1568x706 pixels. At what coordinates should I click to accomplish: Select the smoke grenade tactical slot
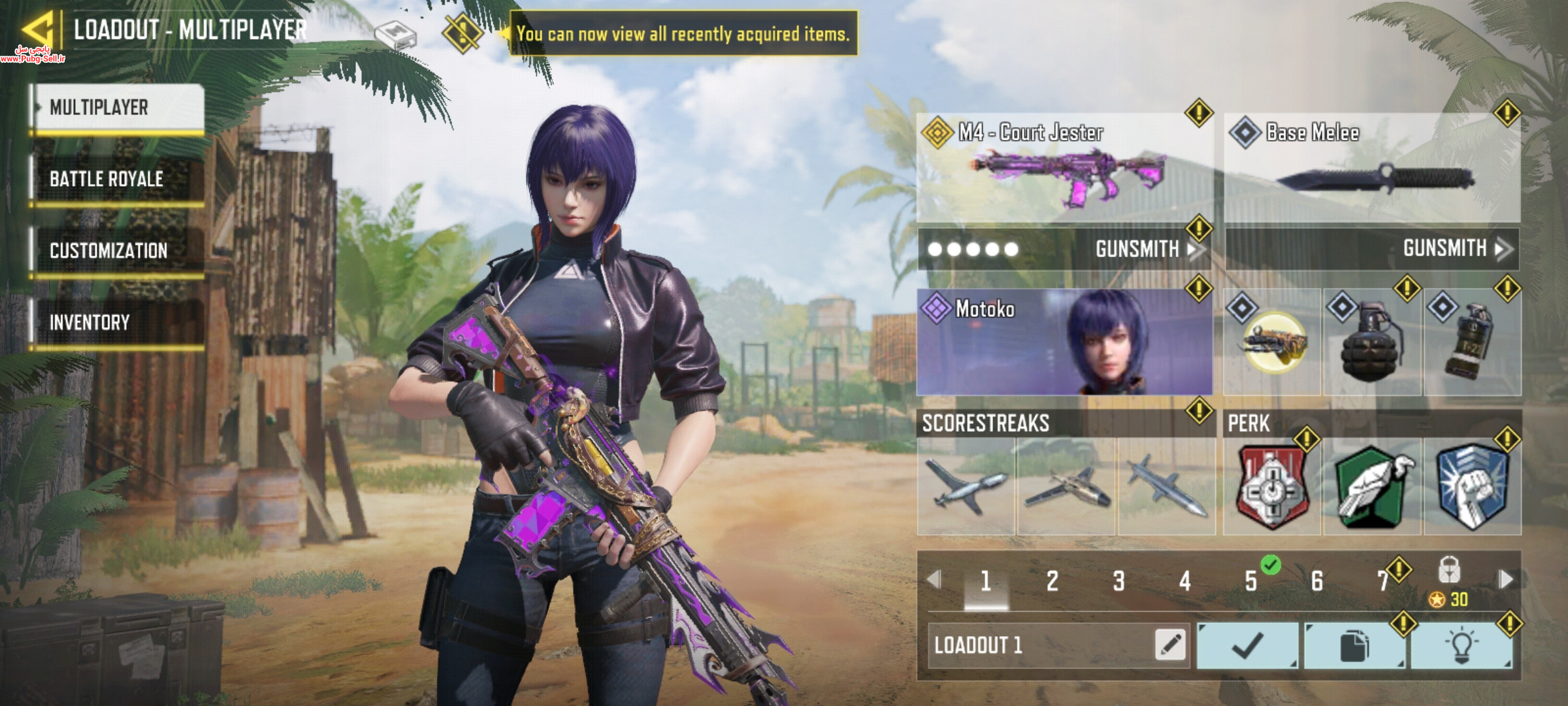coord(1473,343)
